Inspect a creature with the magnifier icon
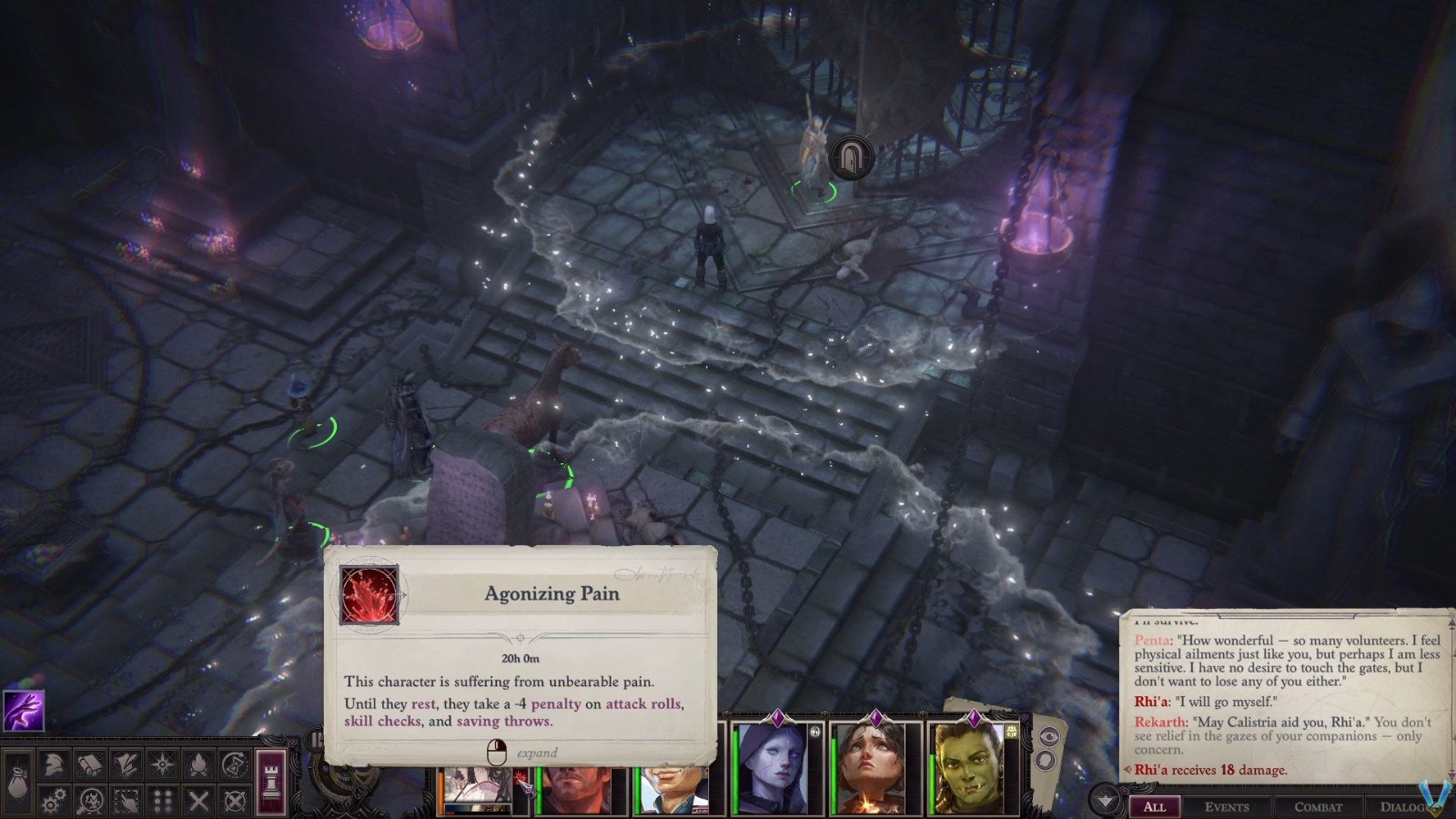Image resolution: width=1456 pixels, height=819 pixels. pyautogui.click(x=90, y=801)
